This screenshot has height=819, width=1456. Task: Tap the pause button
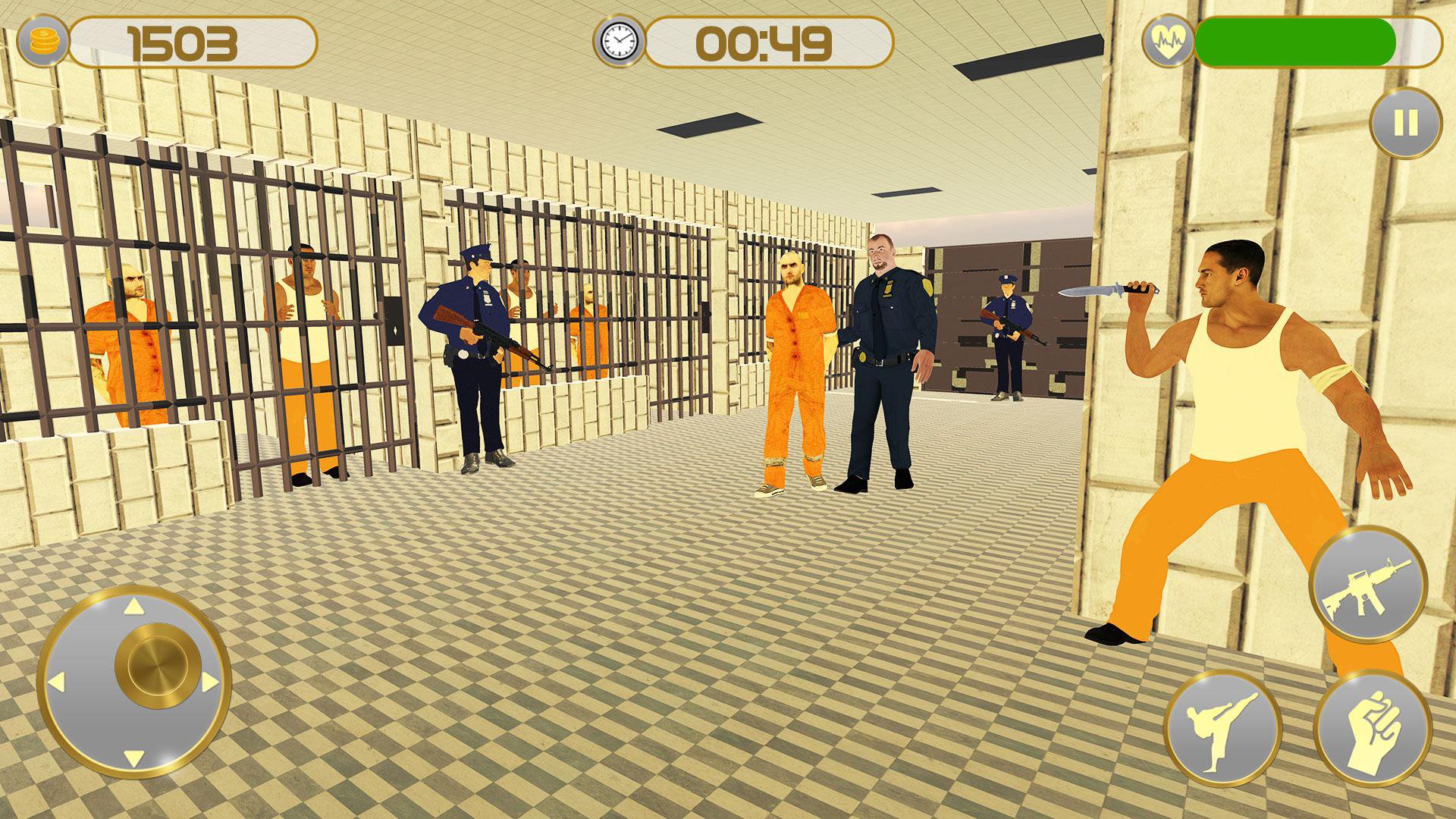(x=1407, y=121)
